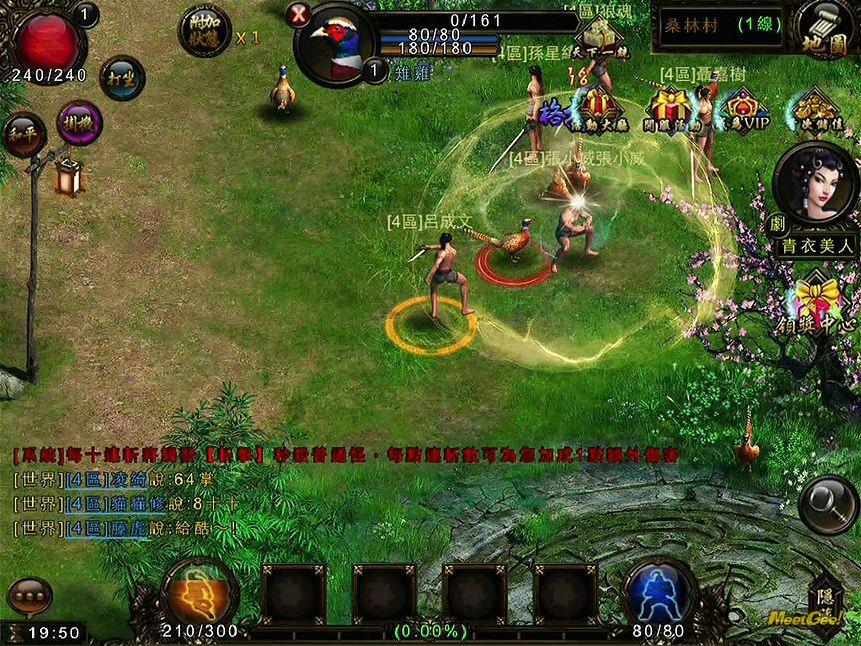Open the three-dot chat menu button
Screen dimensions: 861x646
29,596
